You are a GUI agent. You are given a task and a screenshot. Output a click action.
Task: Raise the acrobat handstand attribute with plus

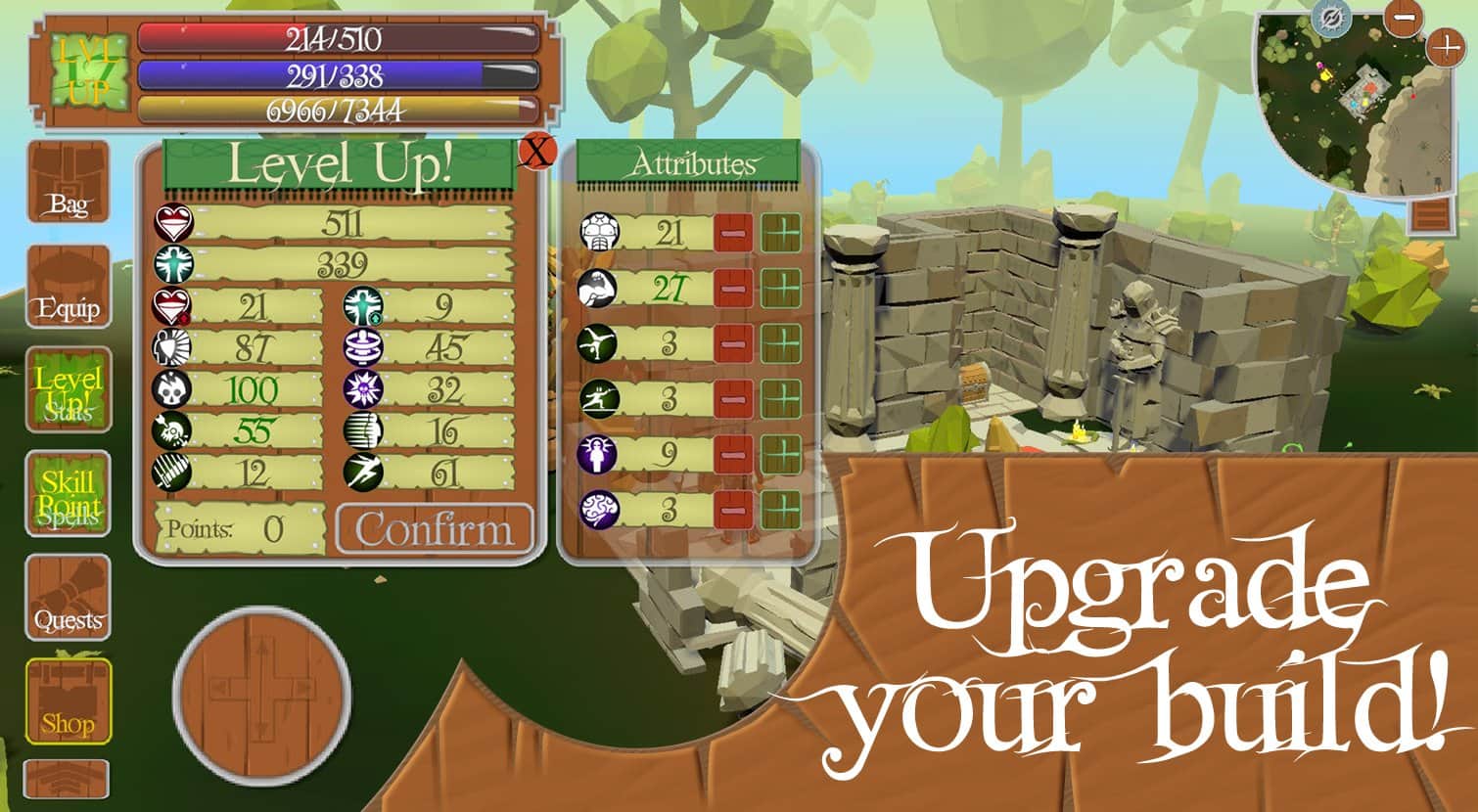(780, 344)
